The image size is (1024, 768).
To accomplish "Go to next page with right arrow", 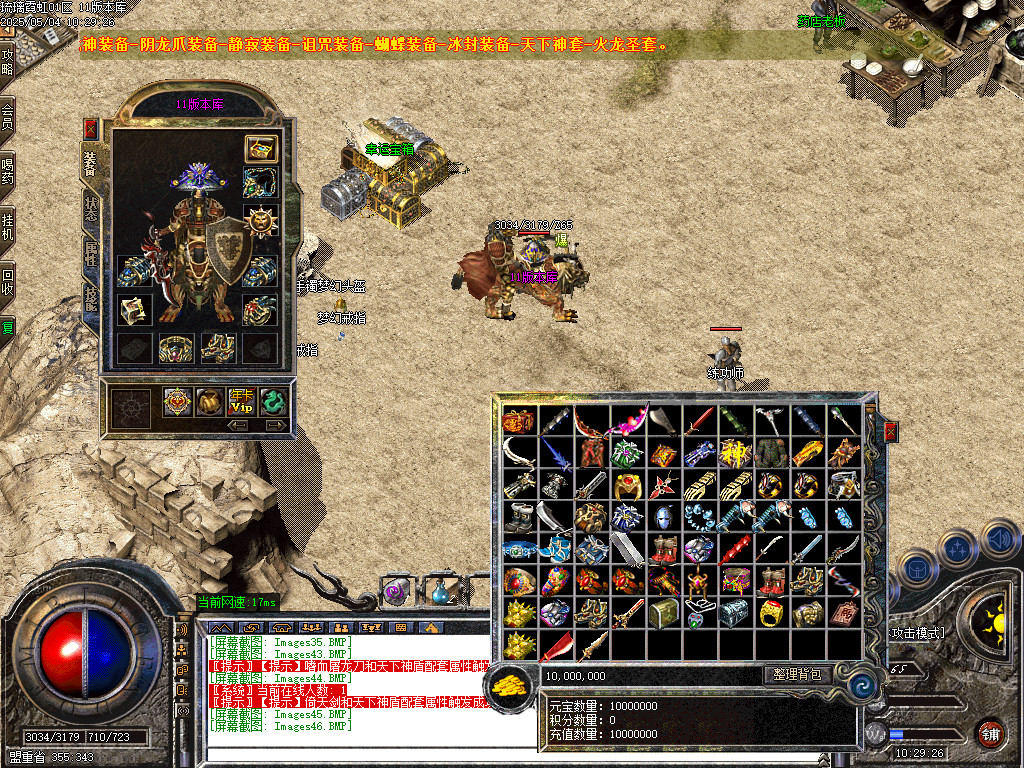I will point(273,425).
